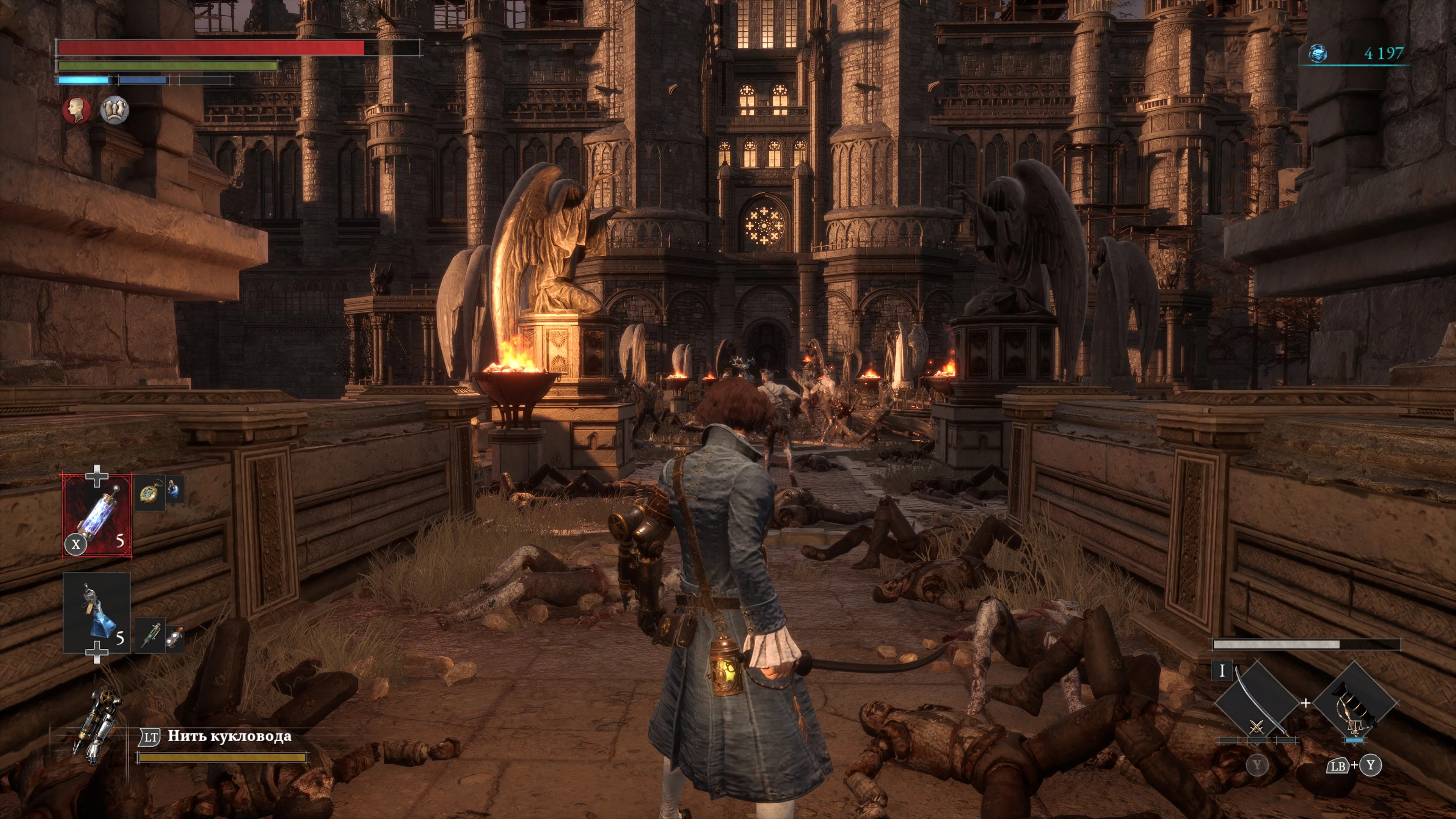Click the blue Ergo currency icon
1456x819 pixels.
coord(1318,54)
